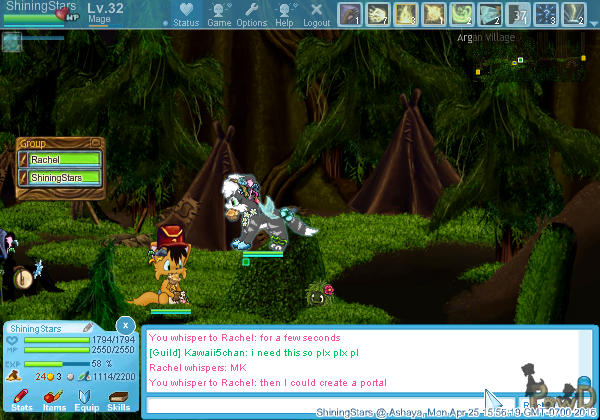Select Rachel in the Group panel

tap(60, 160)
